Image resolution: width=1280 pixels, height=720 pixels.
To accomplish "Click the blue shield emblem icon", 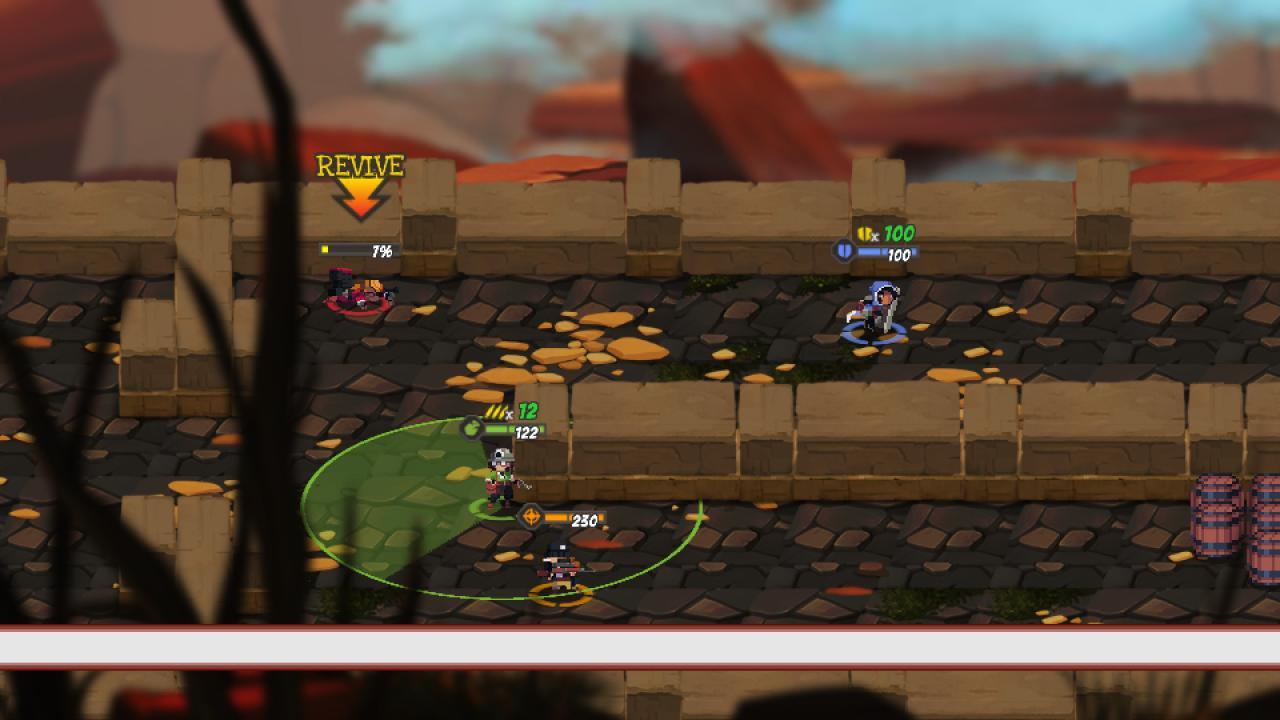I will pyautogui.click(x=843, y=252).
